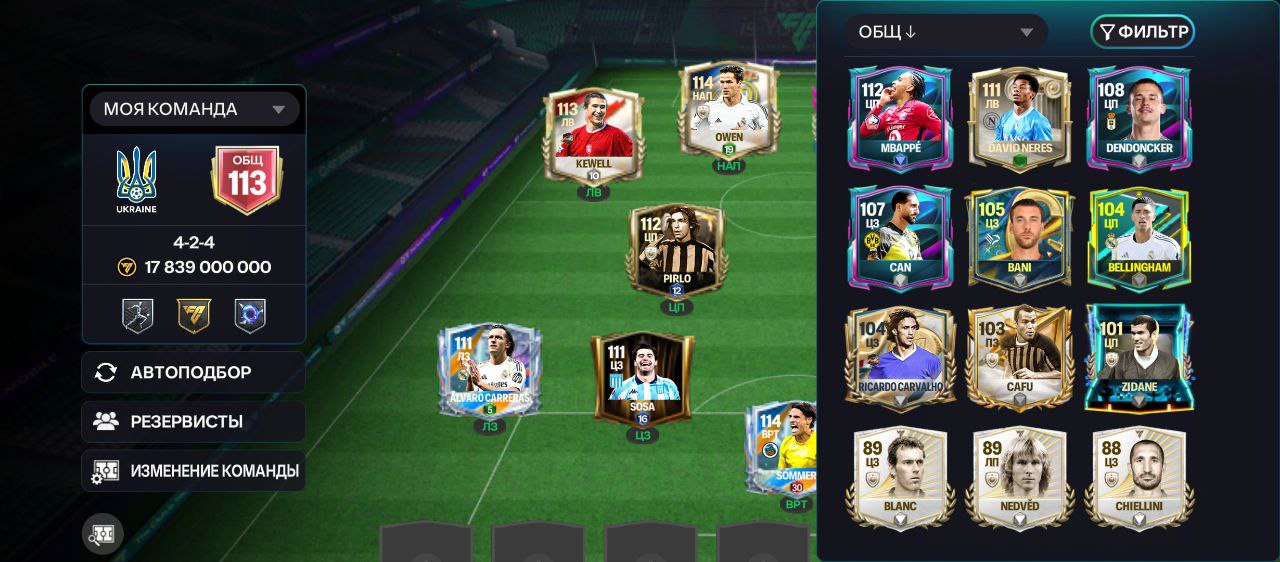Viewport: 1280px width, 562px height.
Task: Select Изменение команды option
Action: tap(194, 470)
